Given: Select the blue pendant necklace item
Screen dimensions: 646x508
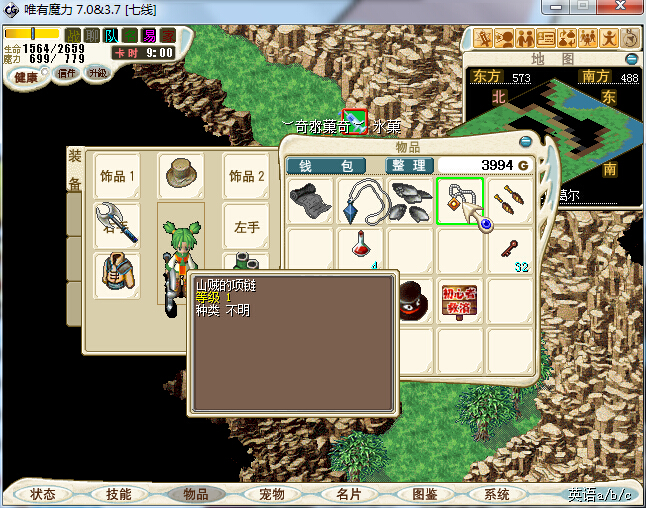Looking at the screenshot, I should [360, 201].
